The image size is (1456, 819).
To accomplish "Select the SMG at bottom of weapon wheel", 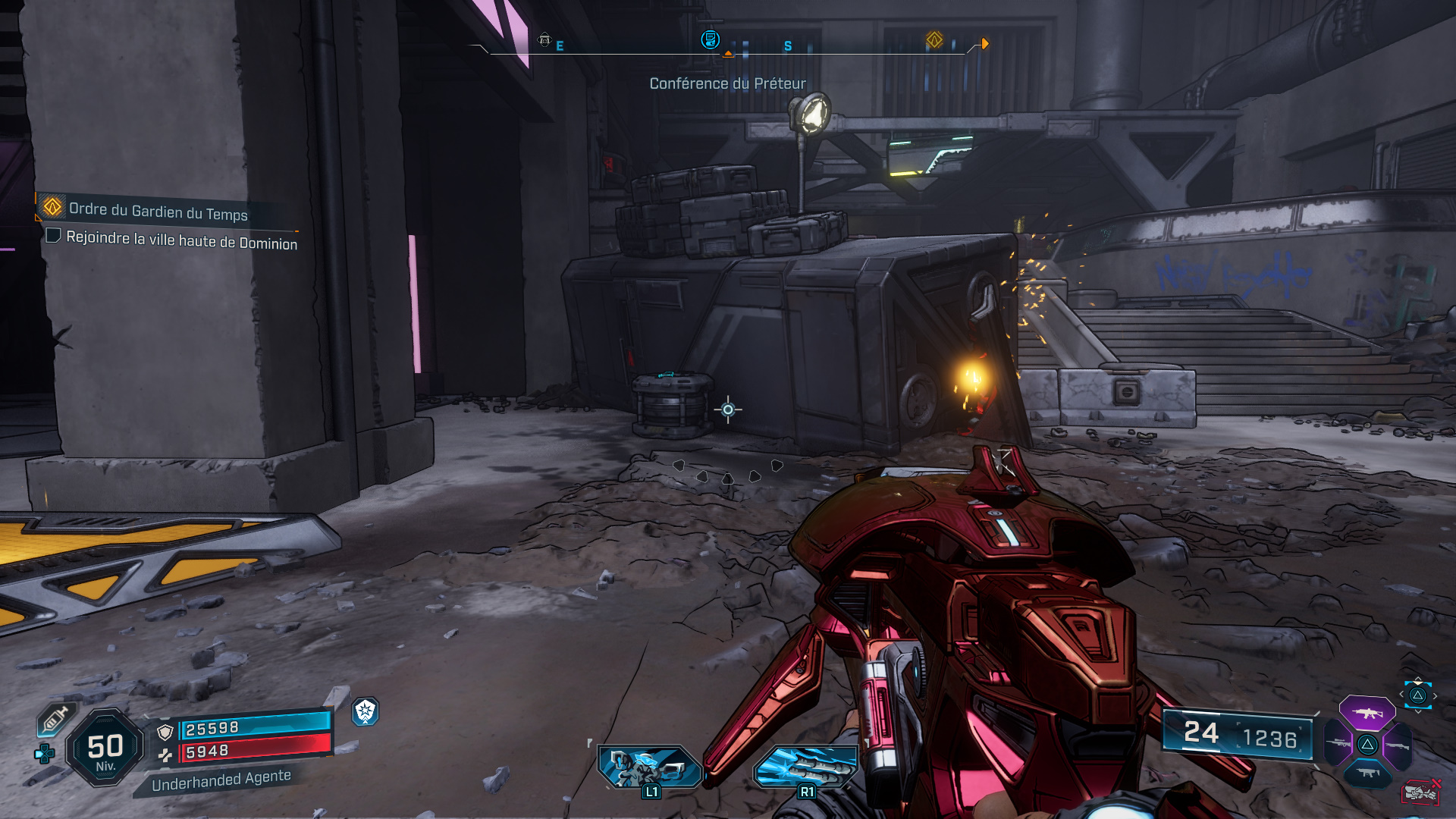I will click(1367, 772).
